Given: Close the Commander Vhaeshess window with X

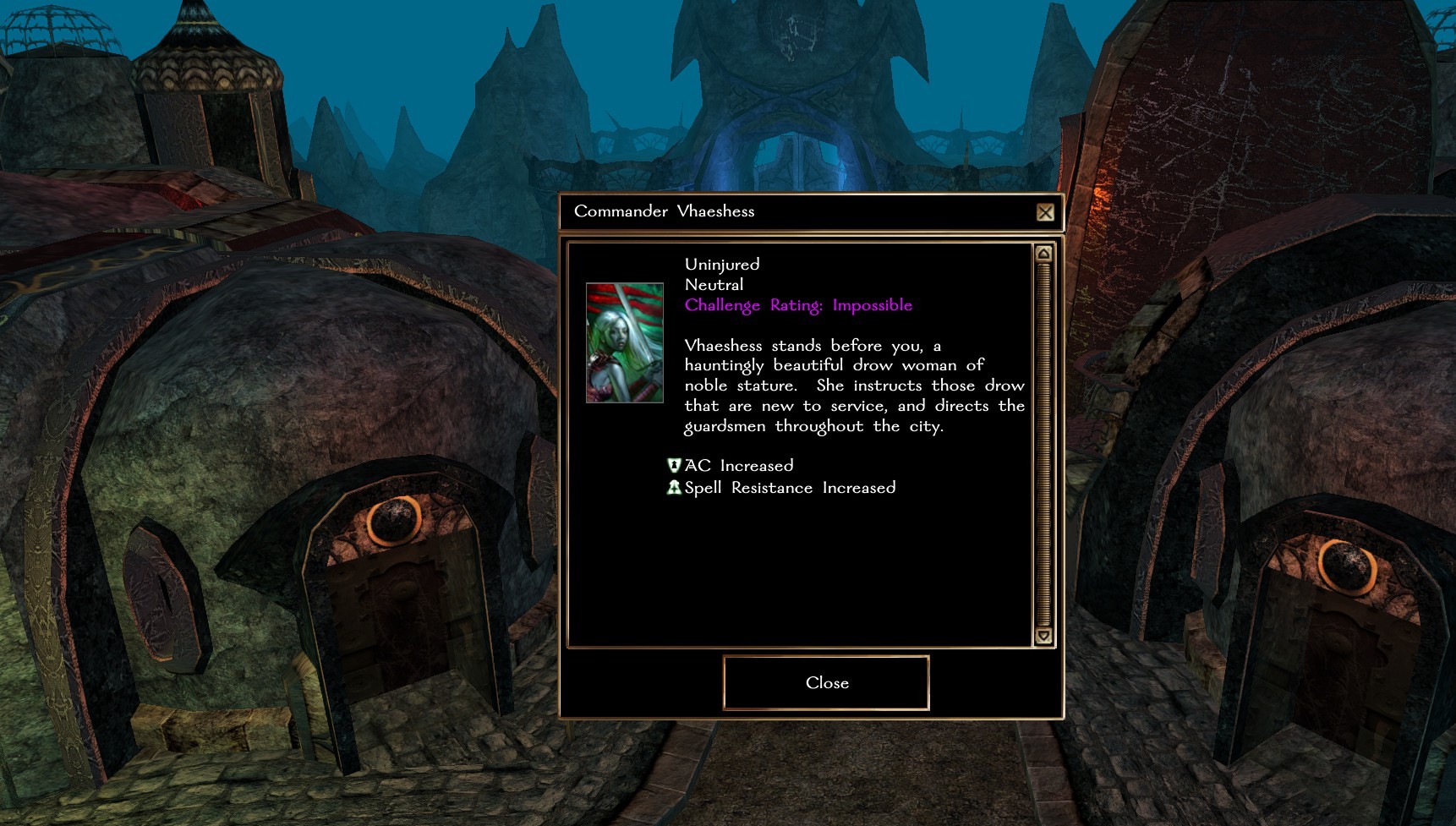Looking at the screenshot, I should [1045, 212].
